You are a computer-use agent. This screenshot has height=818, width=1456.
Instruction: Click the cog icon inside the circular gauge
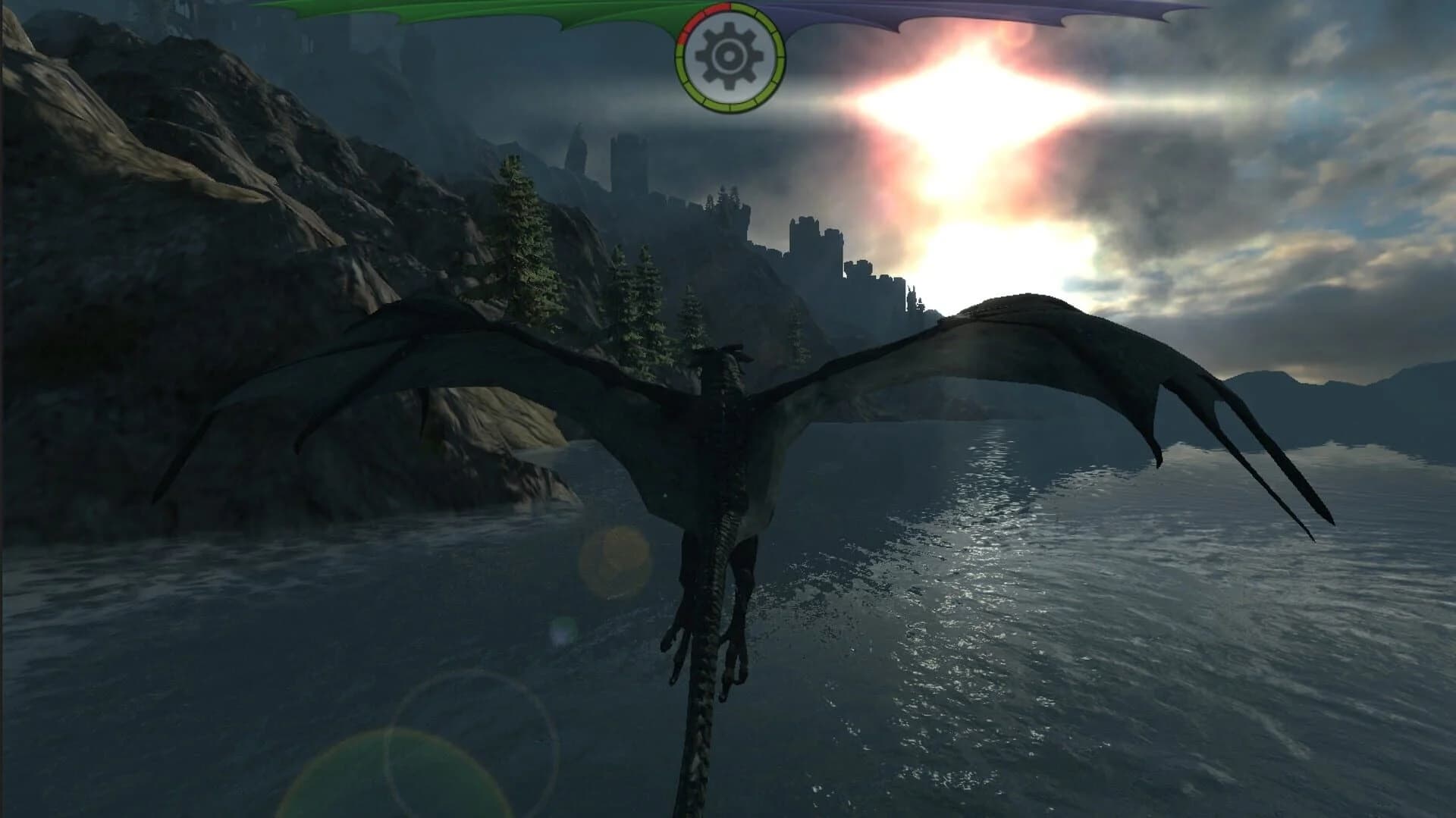click(x=728, y=55)
